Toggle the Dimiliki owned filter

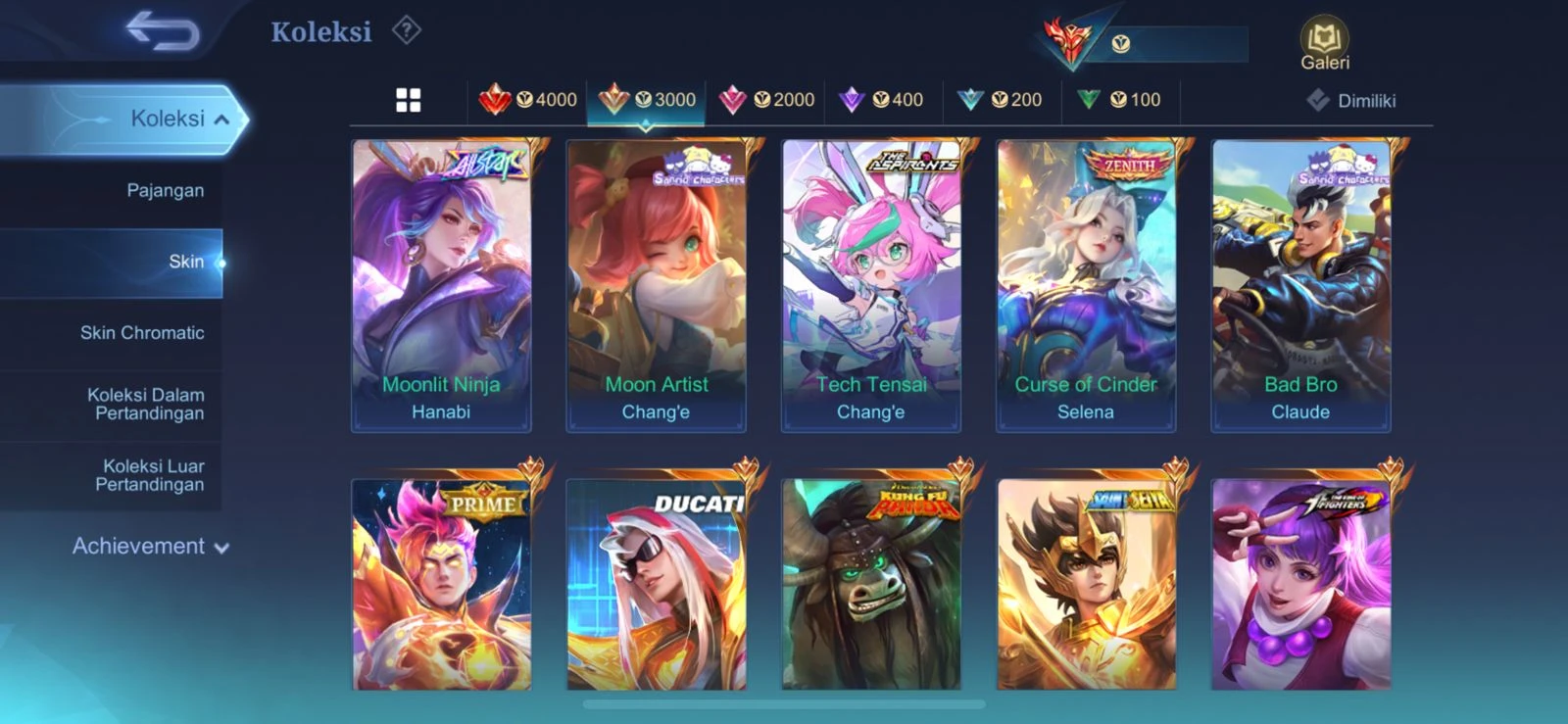pyautogui.click(x=1351, y=101)
